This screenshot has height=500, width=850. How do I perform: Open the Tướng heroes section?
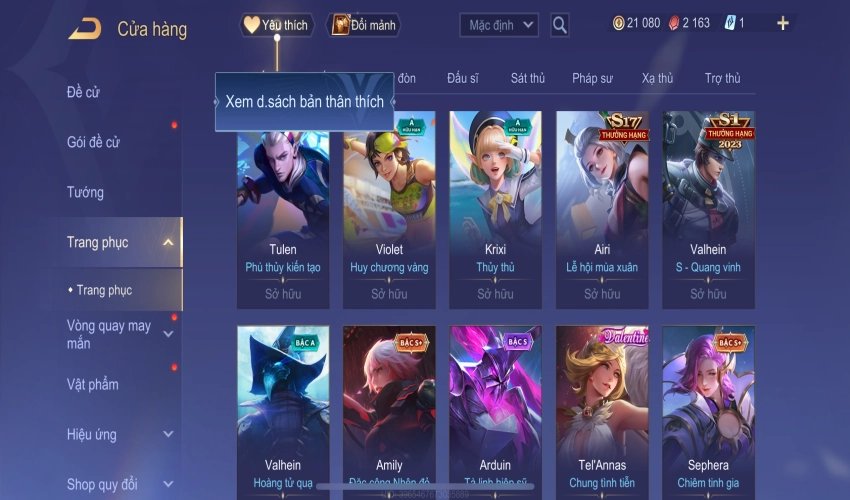coord(85,192)
